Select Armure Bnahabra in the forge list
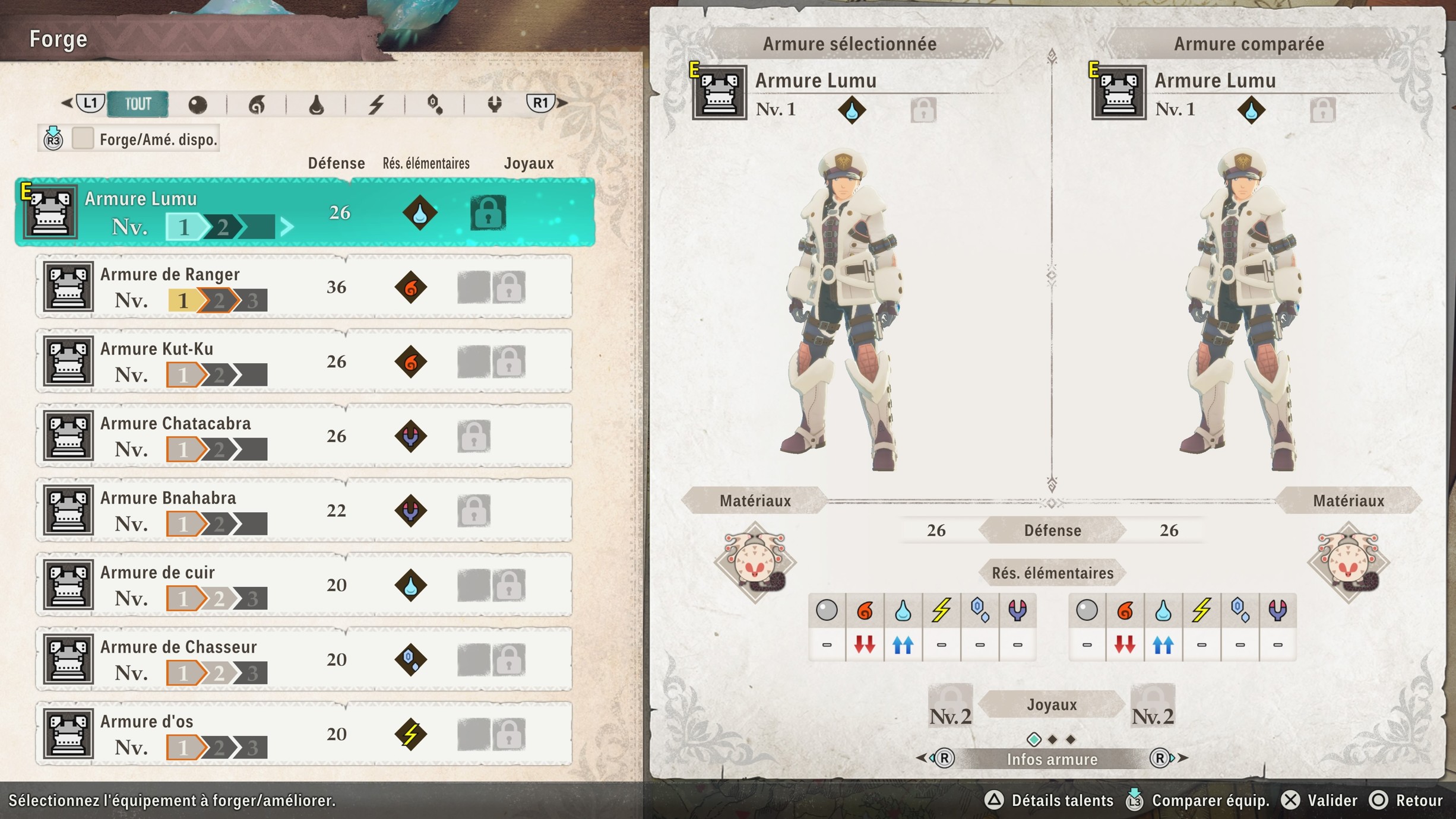Viewport: 1456px width, 819px height. point(304,510)
